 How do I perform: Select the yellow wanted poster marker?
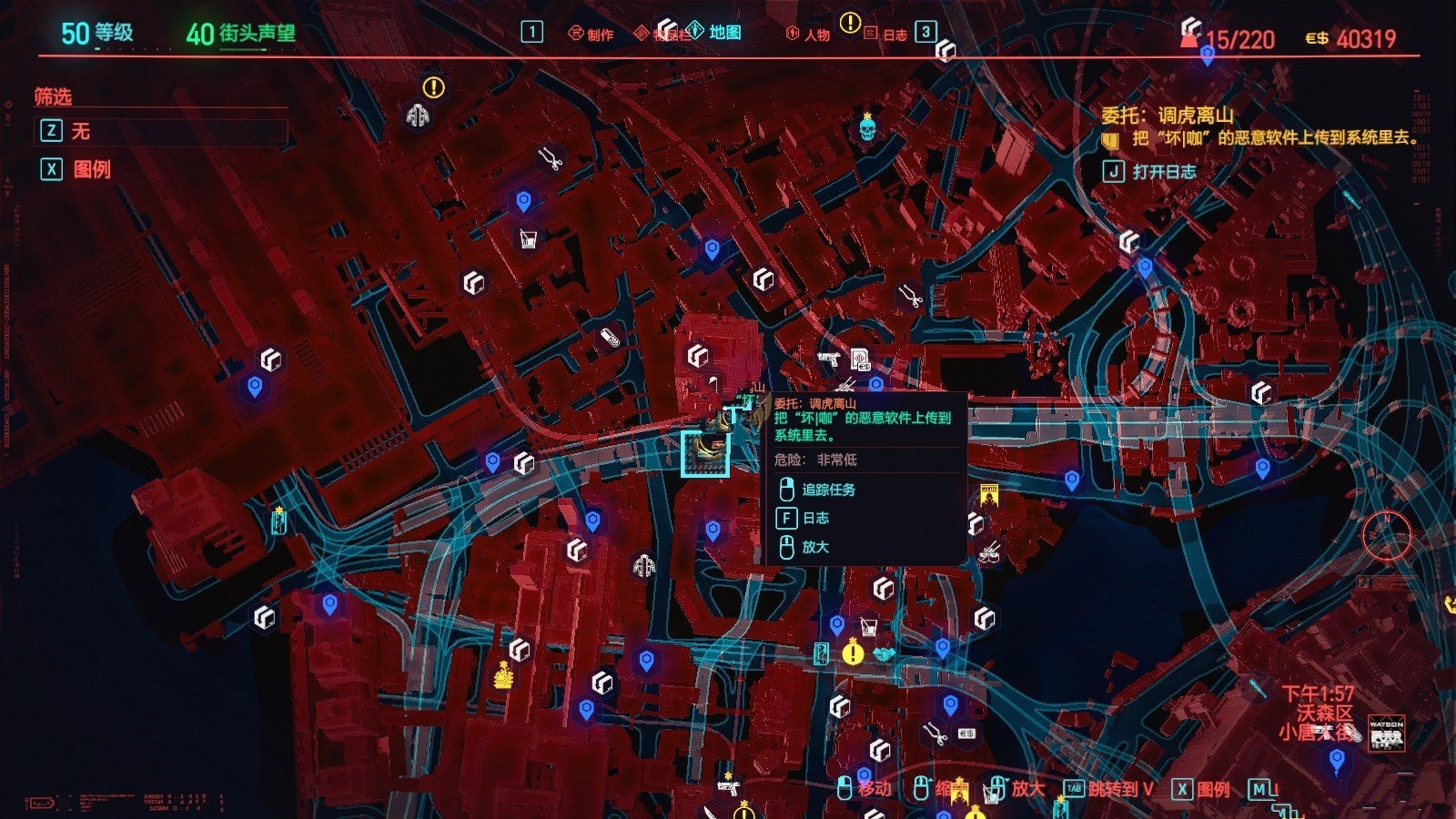pyautogui.click(x=989, y=497)
